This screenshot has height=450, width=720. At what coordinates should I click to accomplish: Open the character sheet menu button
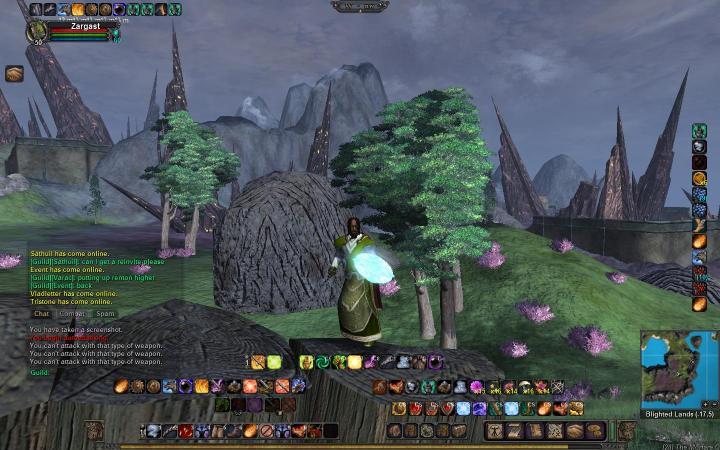coord(492,430)
